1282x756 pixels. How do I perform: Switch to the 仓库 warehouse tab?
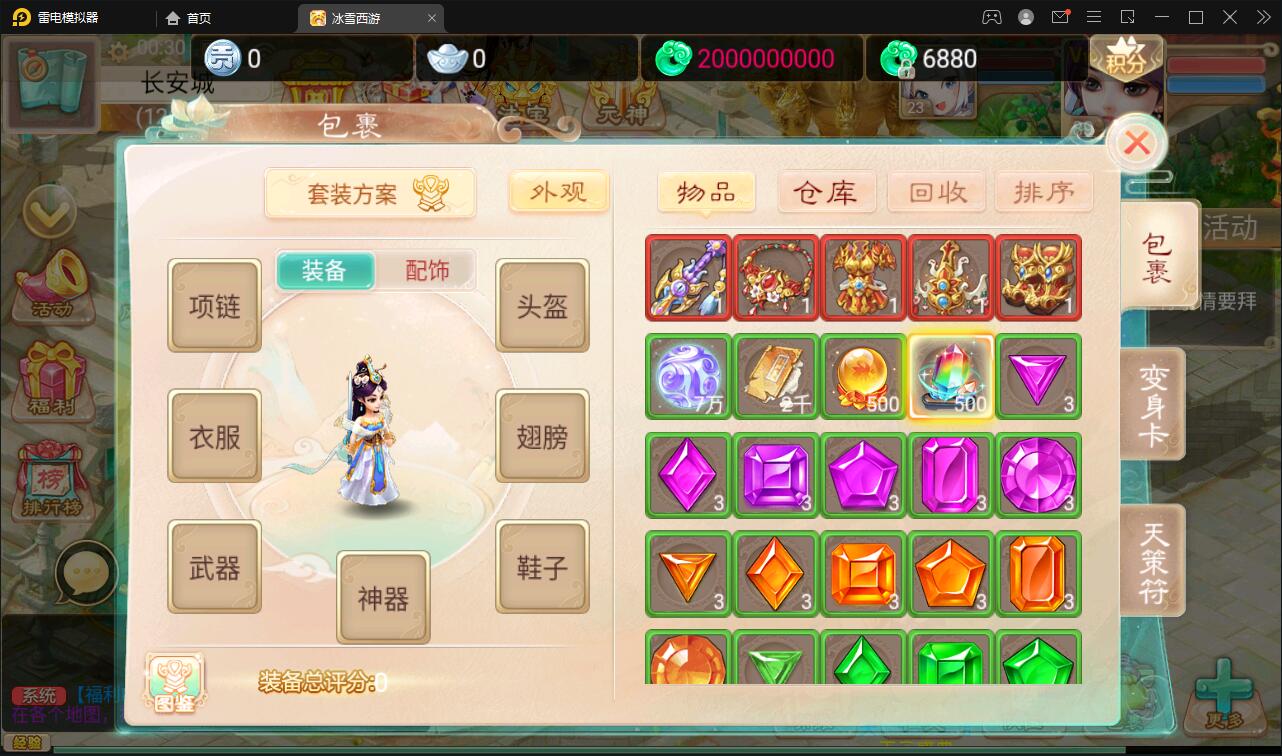click(826, 191)
